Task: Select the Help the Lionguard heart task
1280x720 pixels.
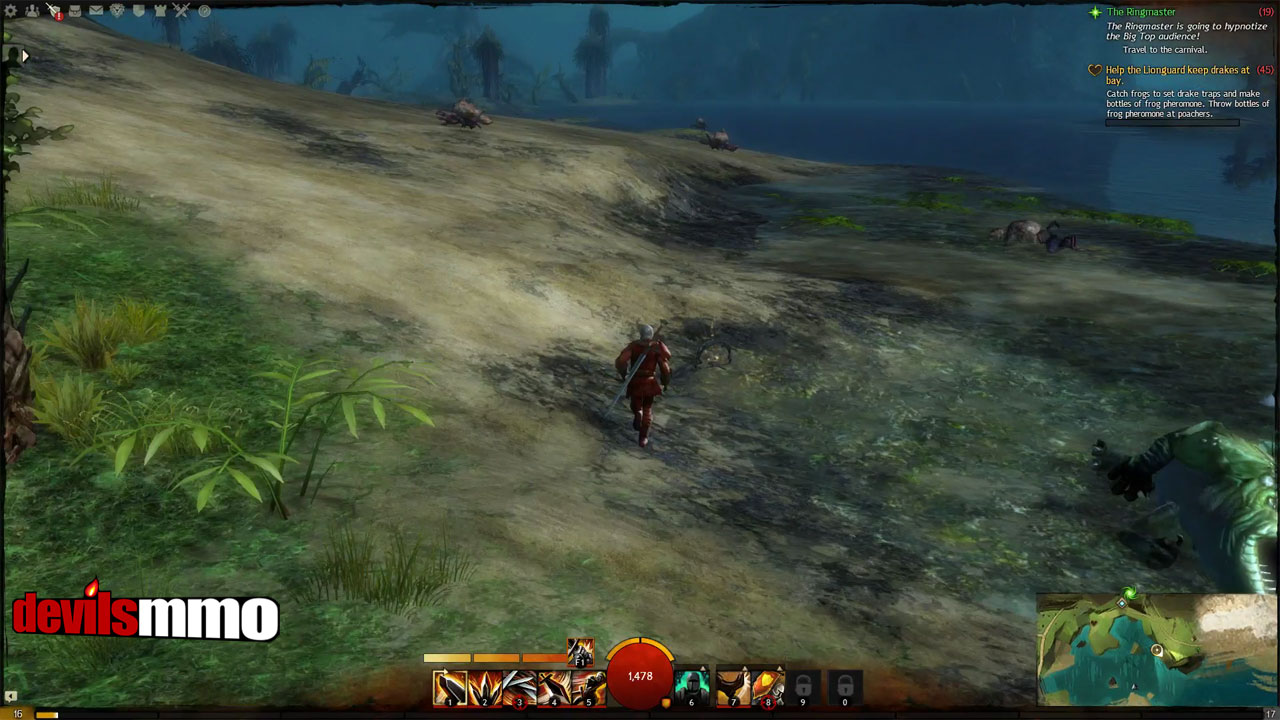Action: tap(1177, 70)
